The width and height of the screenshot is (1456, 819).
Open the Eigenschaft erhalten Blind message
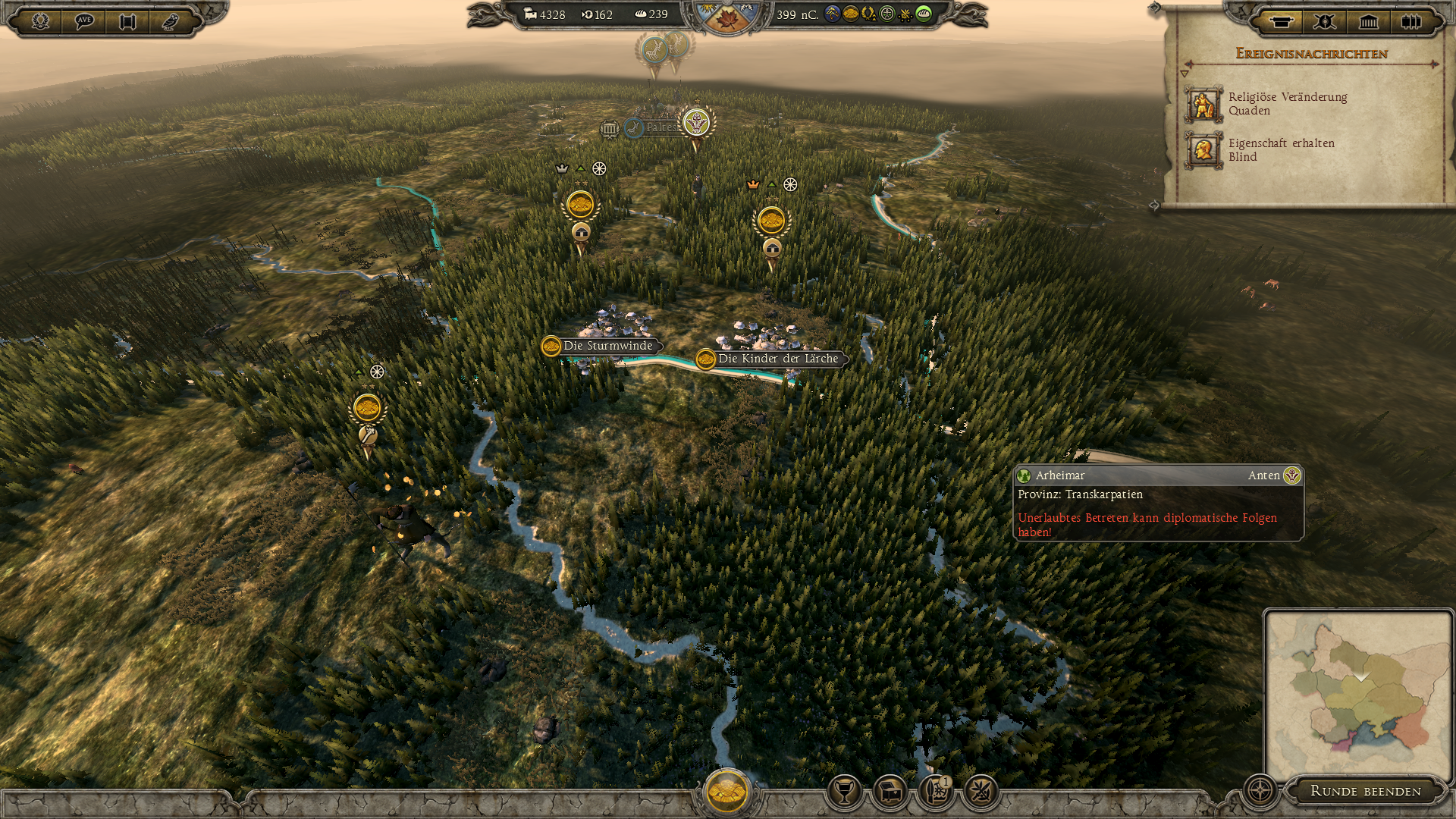click(x=1281, y=150)
